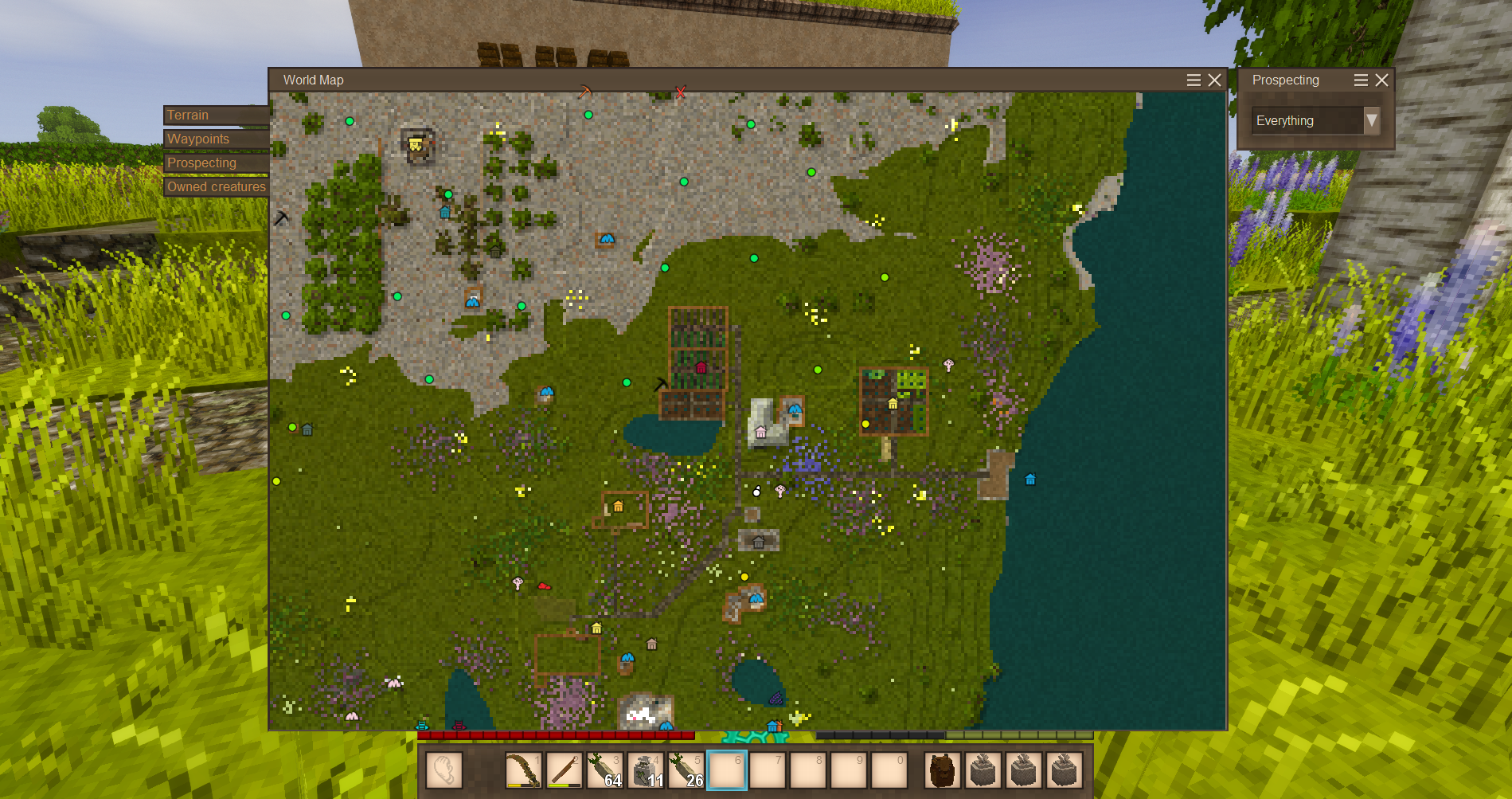Image resolution: width=1512 pixels, height=799 pixels.
Task: Select the stack of 26 in the hotbar
Action: 686,770
